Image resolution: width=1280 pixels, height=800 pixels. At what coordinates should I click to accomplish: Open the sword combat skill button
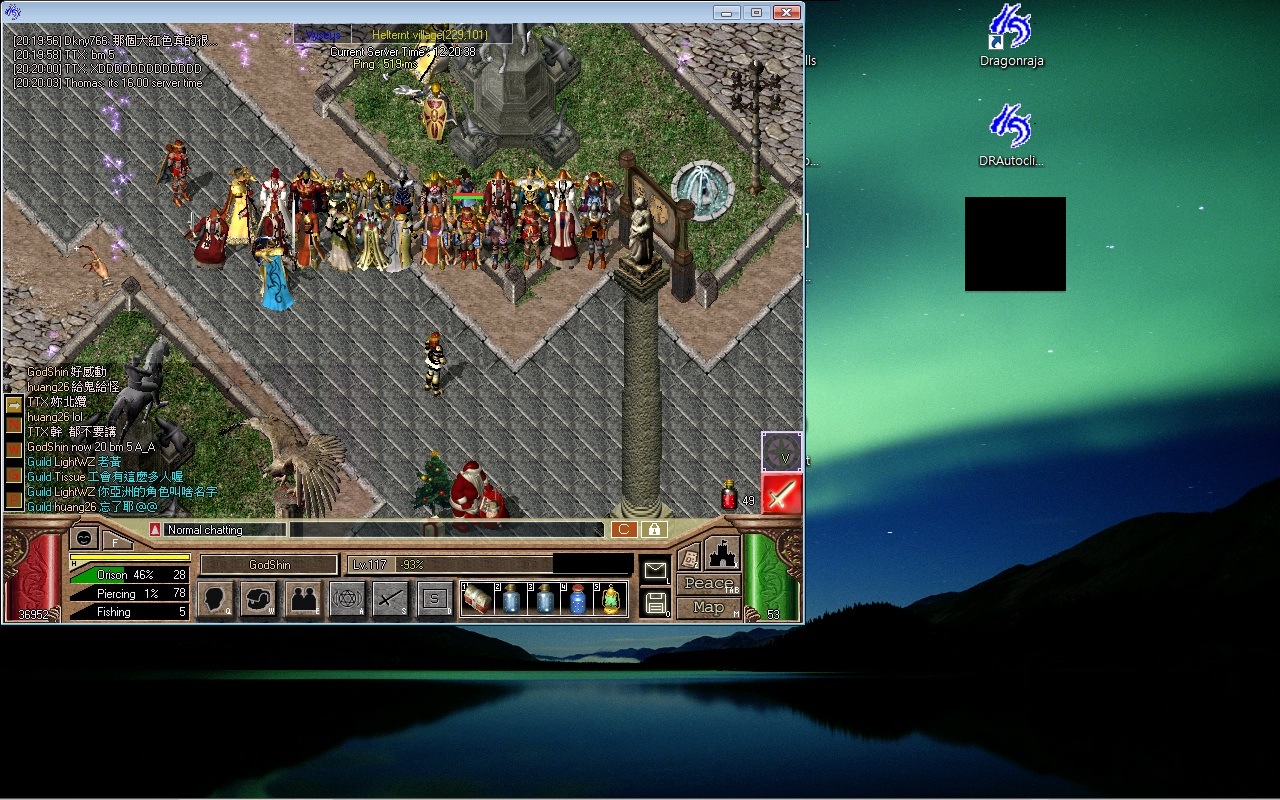(391, 599)
